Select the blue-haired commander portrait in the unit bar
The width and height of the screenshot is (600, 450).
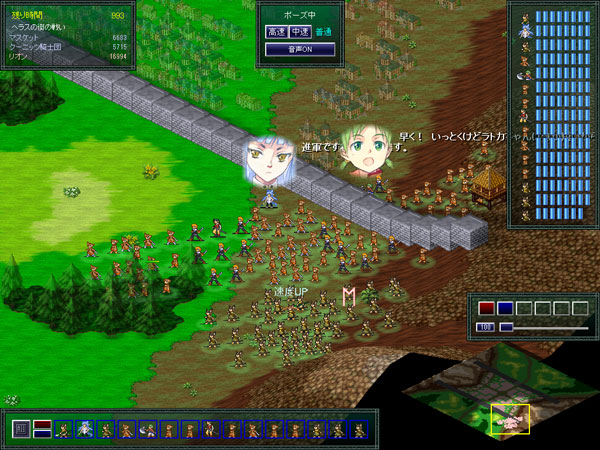click(x=84, y=430)
